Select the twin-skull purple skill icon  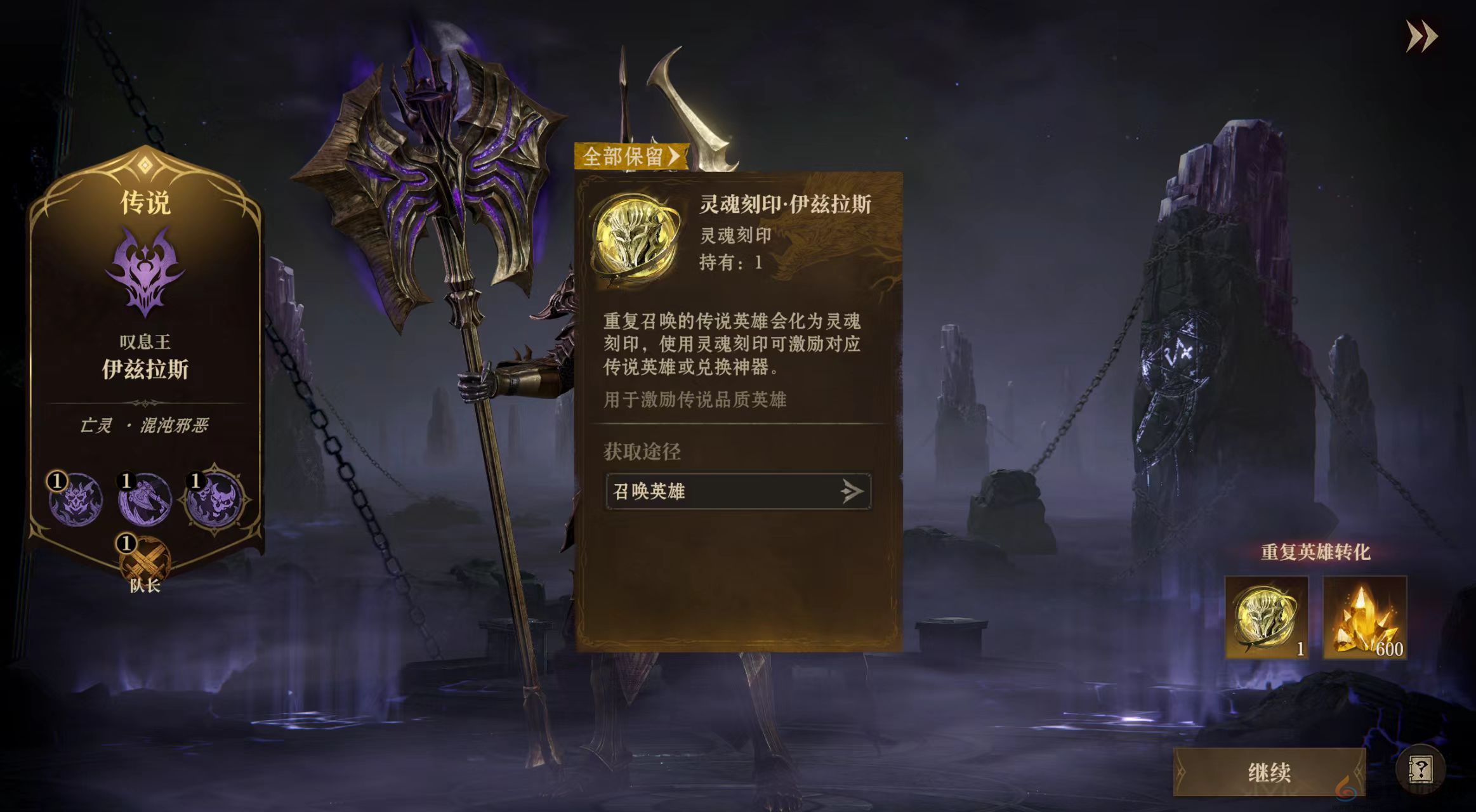[x=213, y=499]
